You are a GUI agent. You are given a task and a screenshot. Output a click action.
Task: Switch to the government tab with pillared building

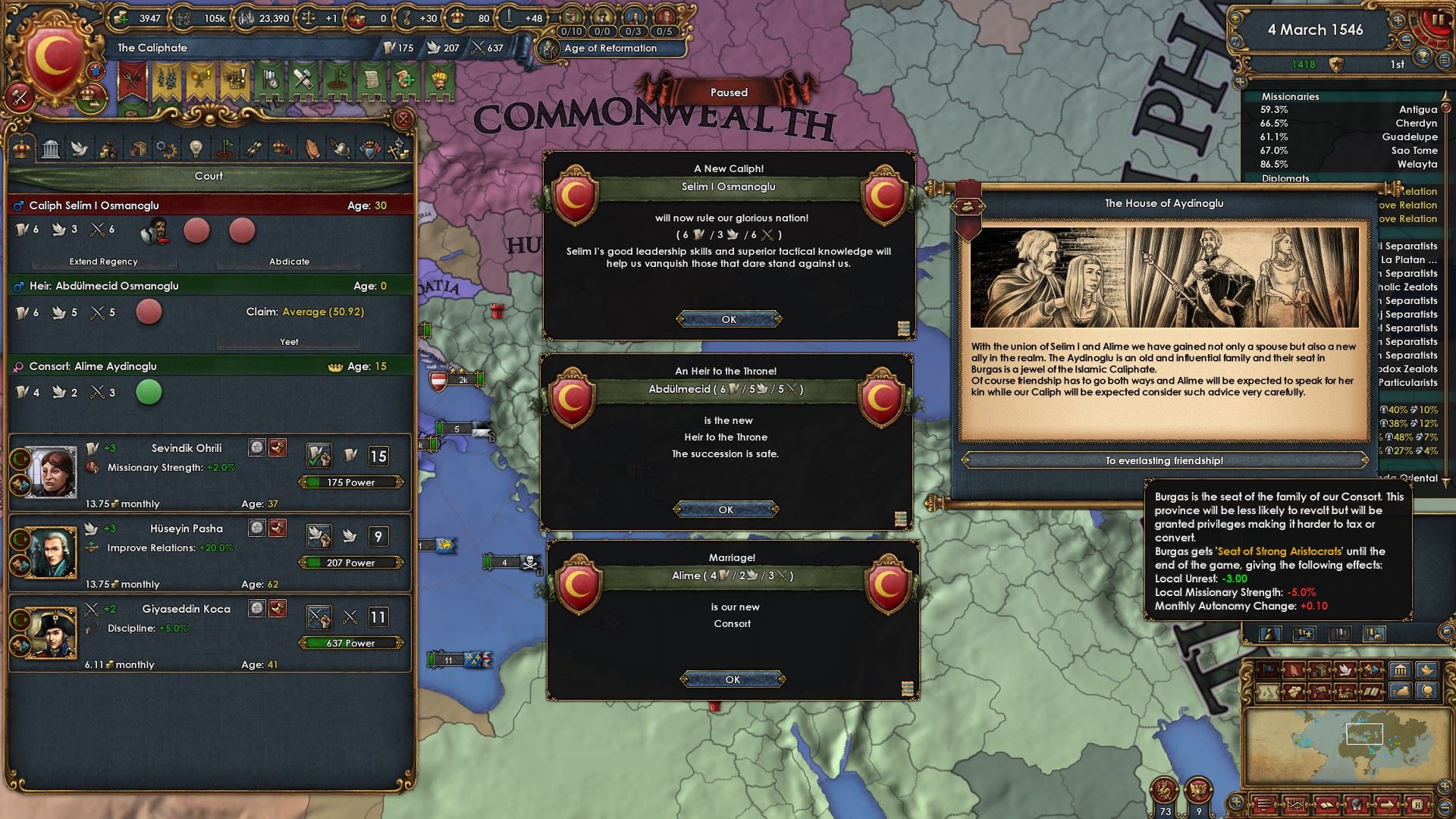pos(51,149)
